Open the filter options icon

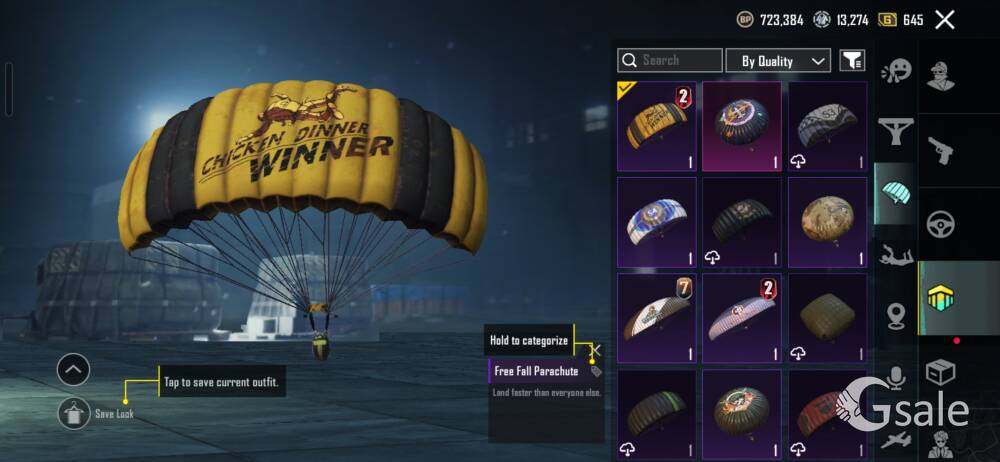[852, 61]
